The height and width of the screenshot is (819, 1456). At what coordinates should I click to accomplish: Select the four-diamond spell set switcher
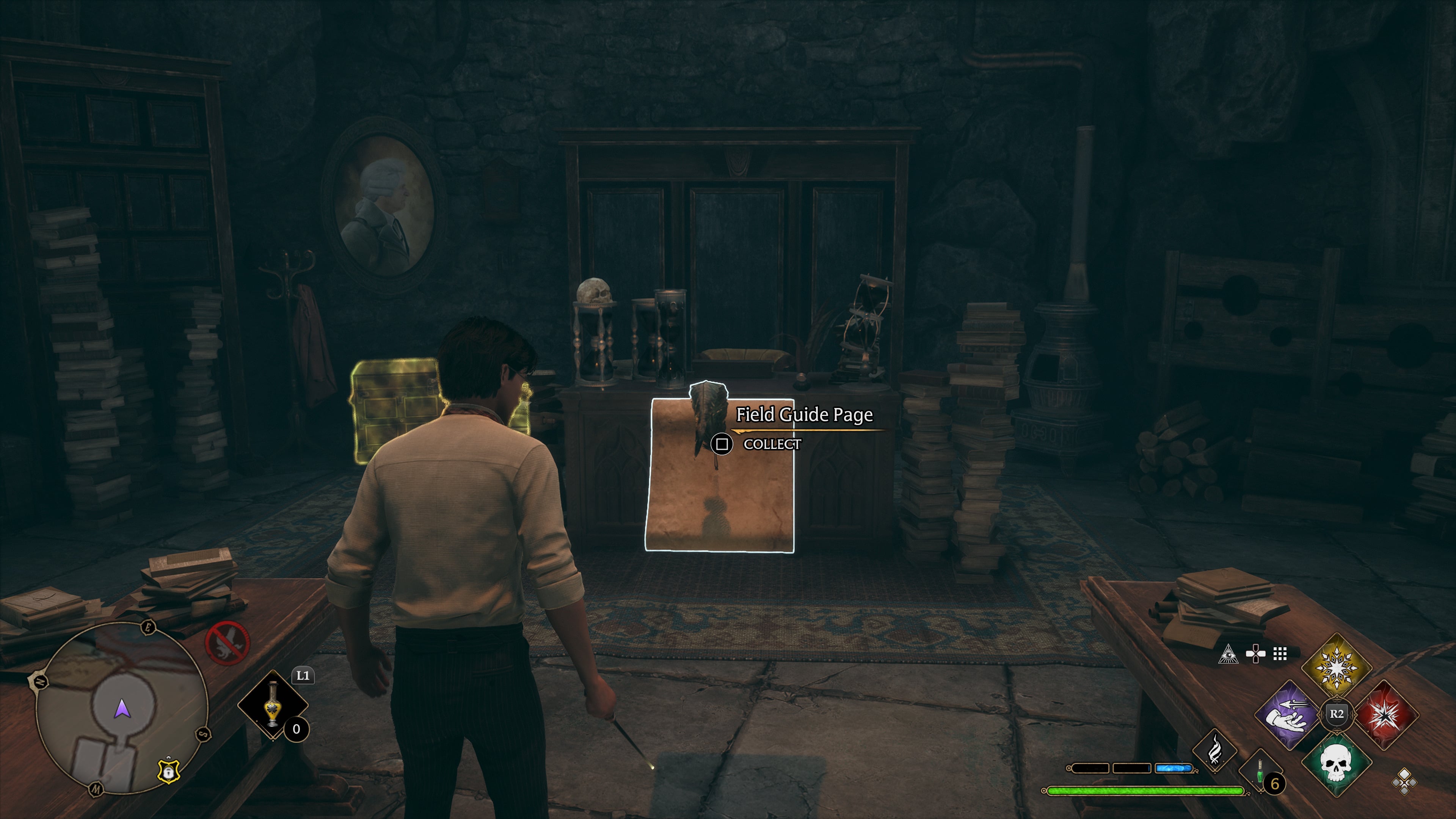[1404, 782]
